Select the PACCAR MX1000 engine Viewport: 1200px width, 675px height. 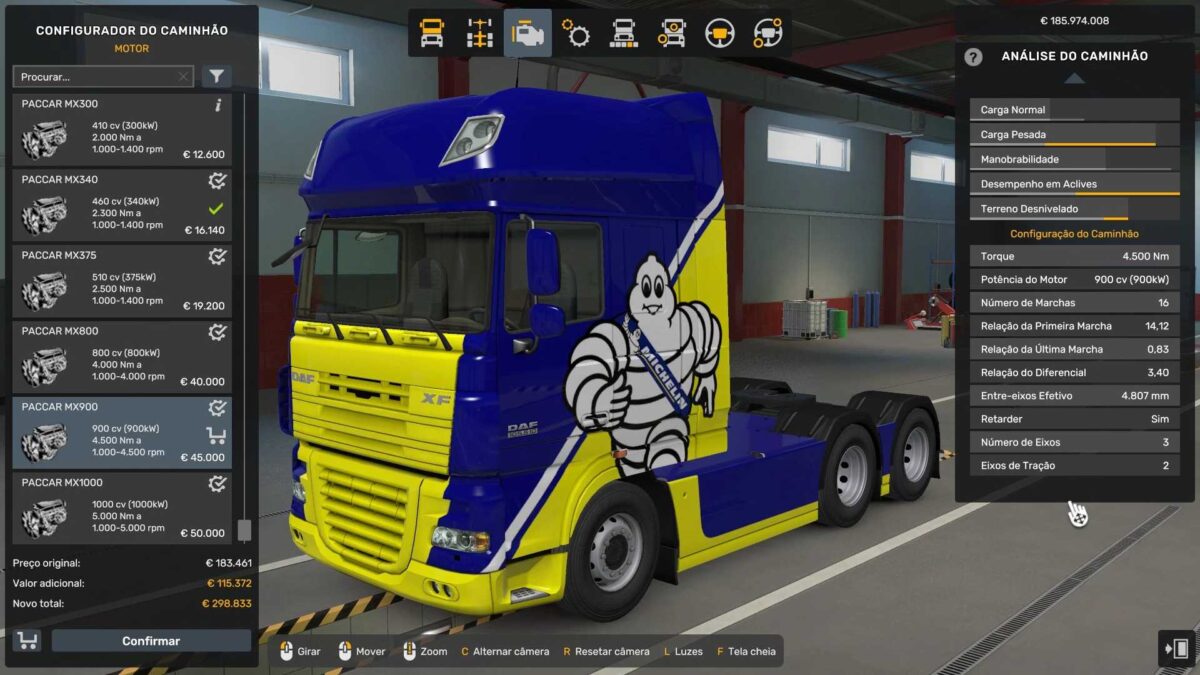[x=122, y=509]
